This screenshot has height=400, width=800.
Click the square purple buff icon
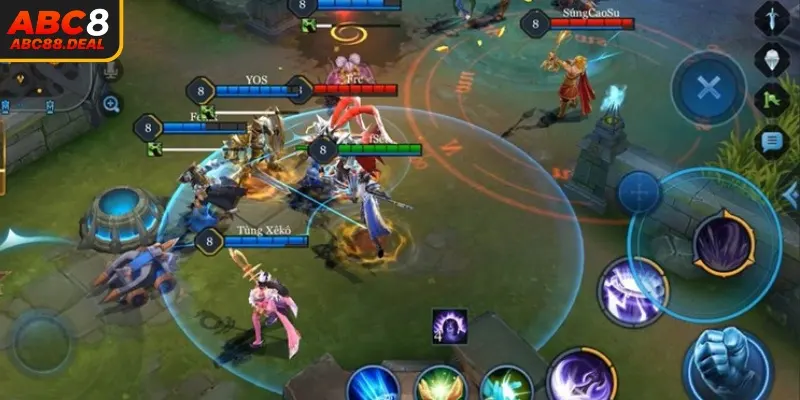coord(449,326)
